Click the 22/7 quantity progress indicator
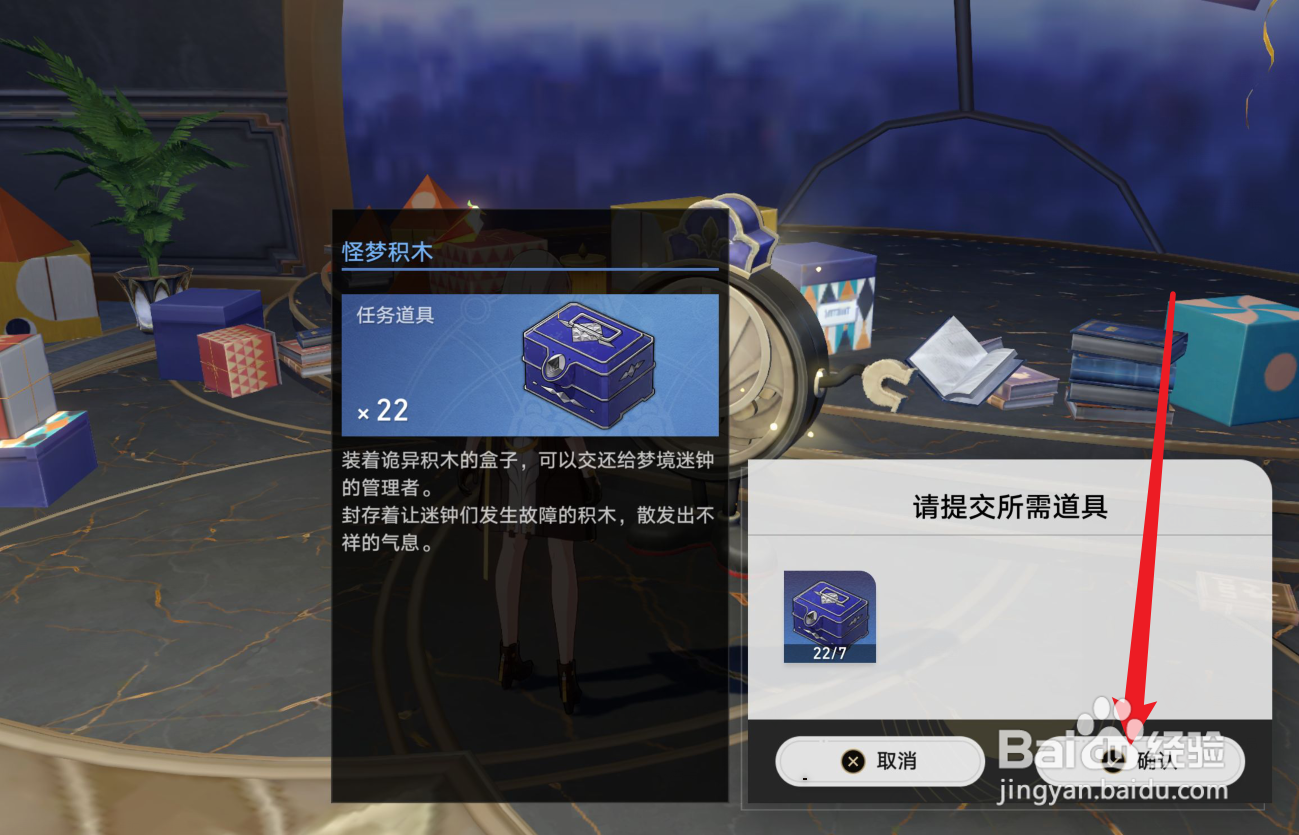Viewport: 1299px width, 835px height. point(828,651)
